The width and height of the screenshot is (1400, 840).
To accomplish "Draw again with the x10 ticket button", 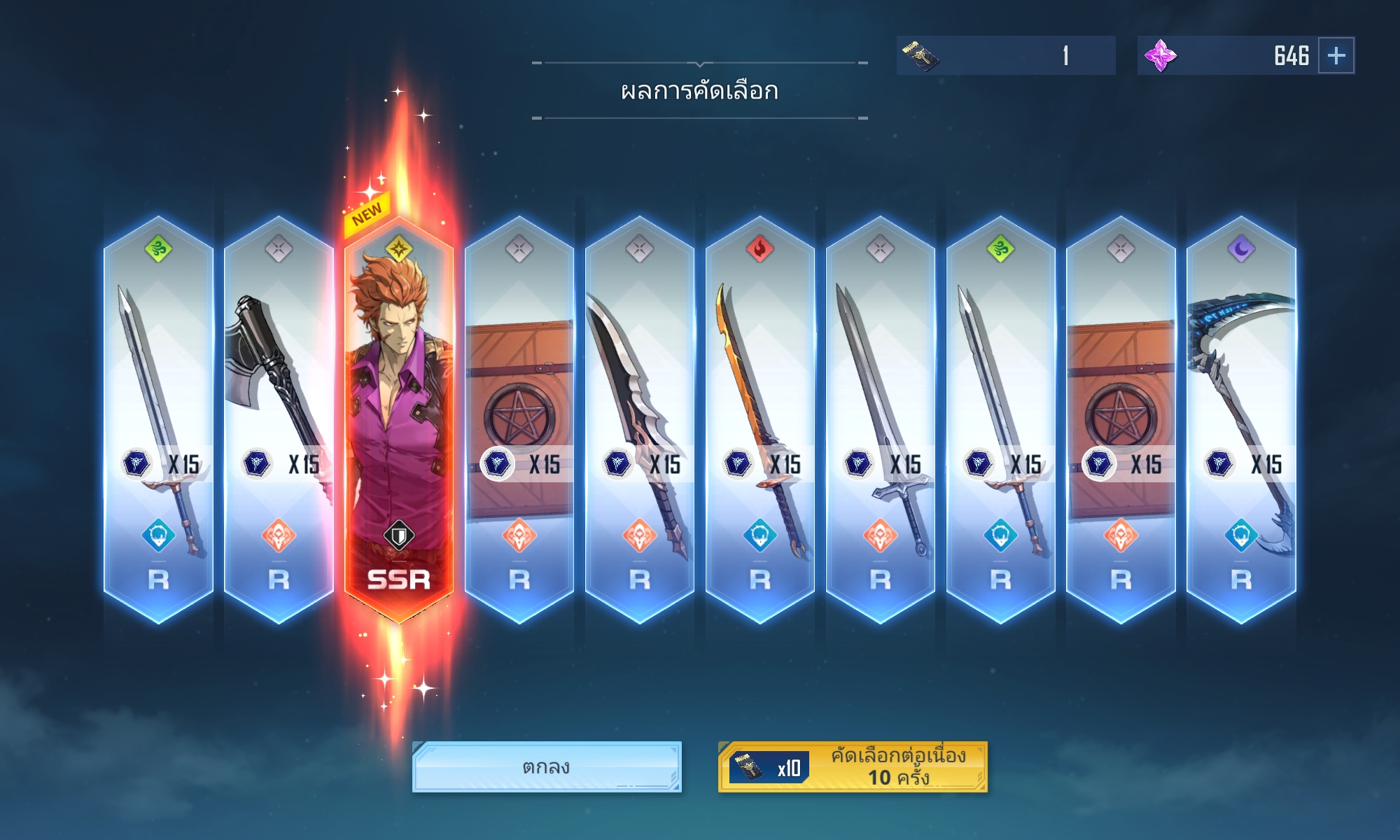I will point(853,767).
